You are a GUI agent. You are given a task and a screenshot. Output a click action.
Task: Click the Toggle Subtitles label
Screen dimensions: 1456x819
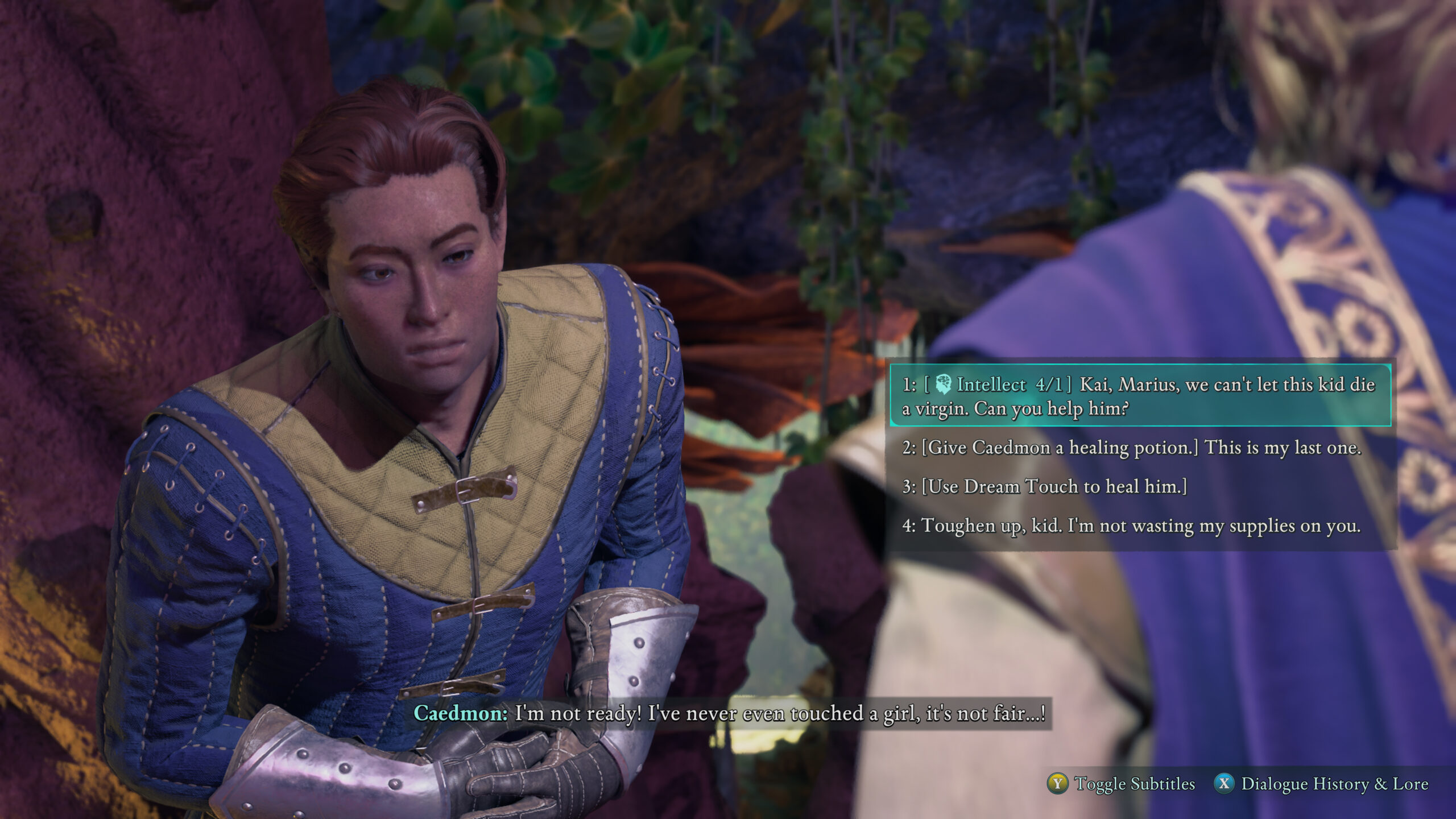pyautogui.click(x=1134, y=784)
